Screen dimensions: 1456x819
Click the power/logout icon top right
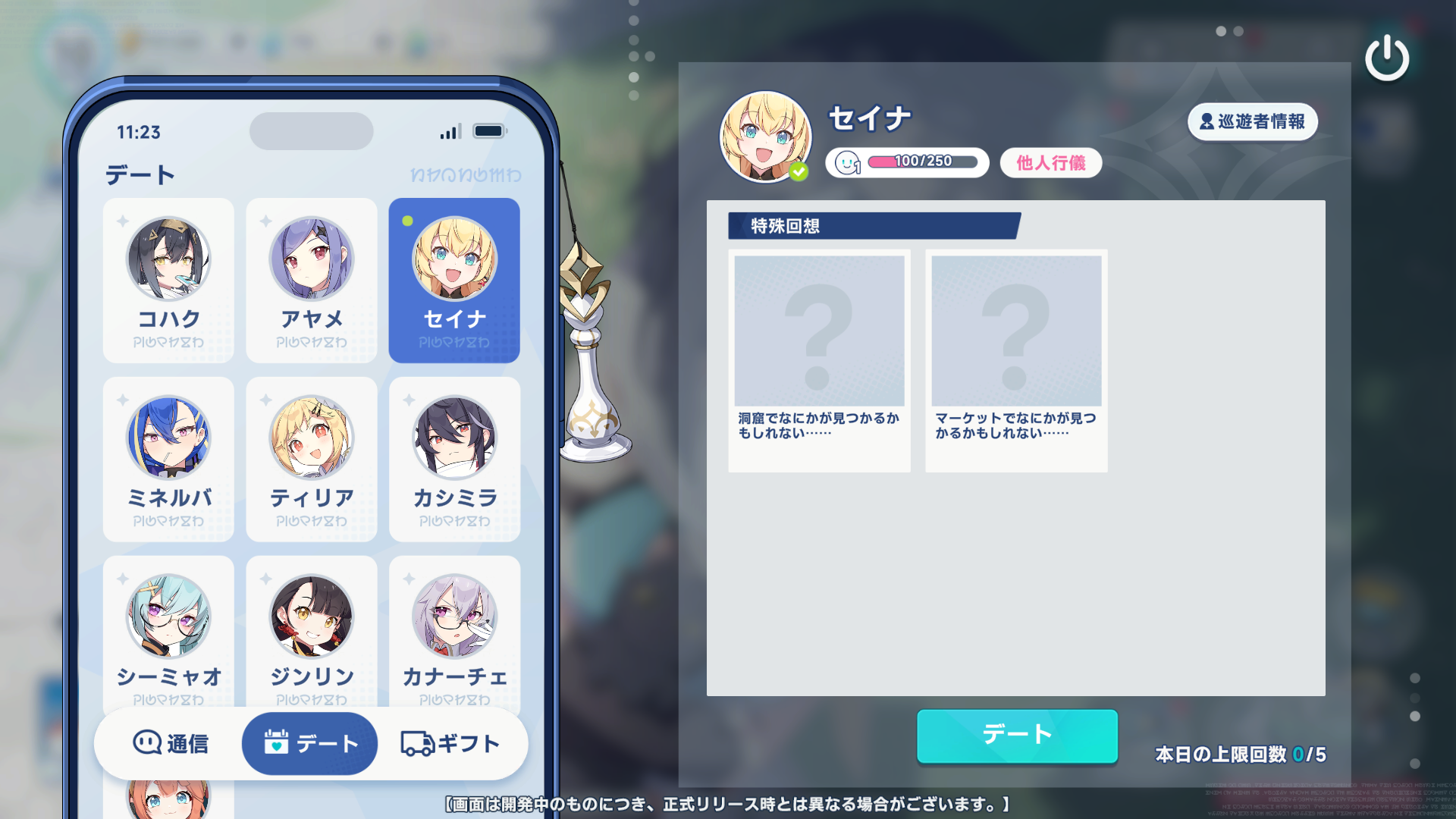click(1388, 56)
